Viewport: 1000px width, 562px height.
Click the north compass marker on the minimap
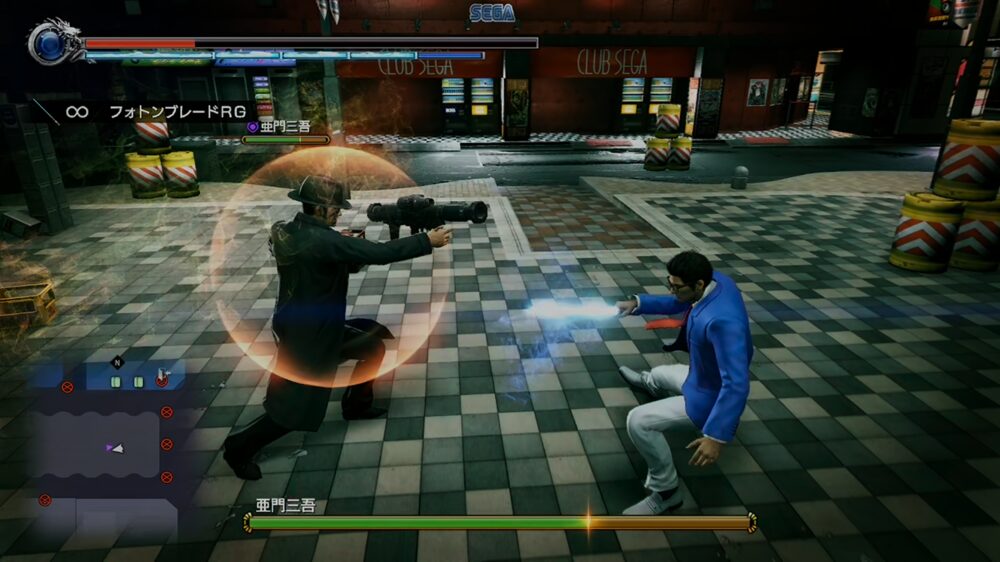pos(118,362)
